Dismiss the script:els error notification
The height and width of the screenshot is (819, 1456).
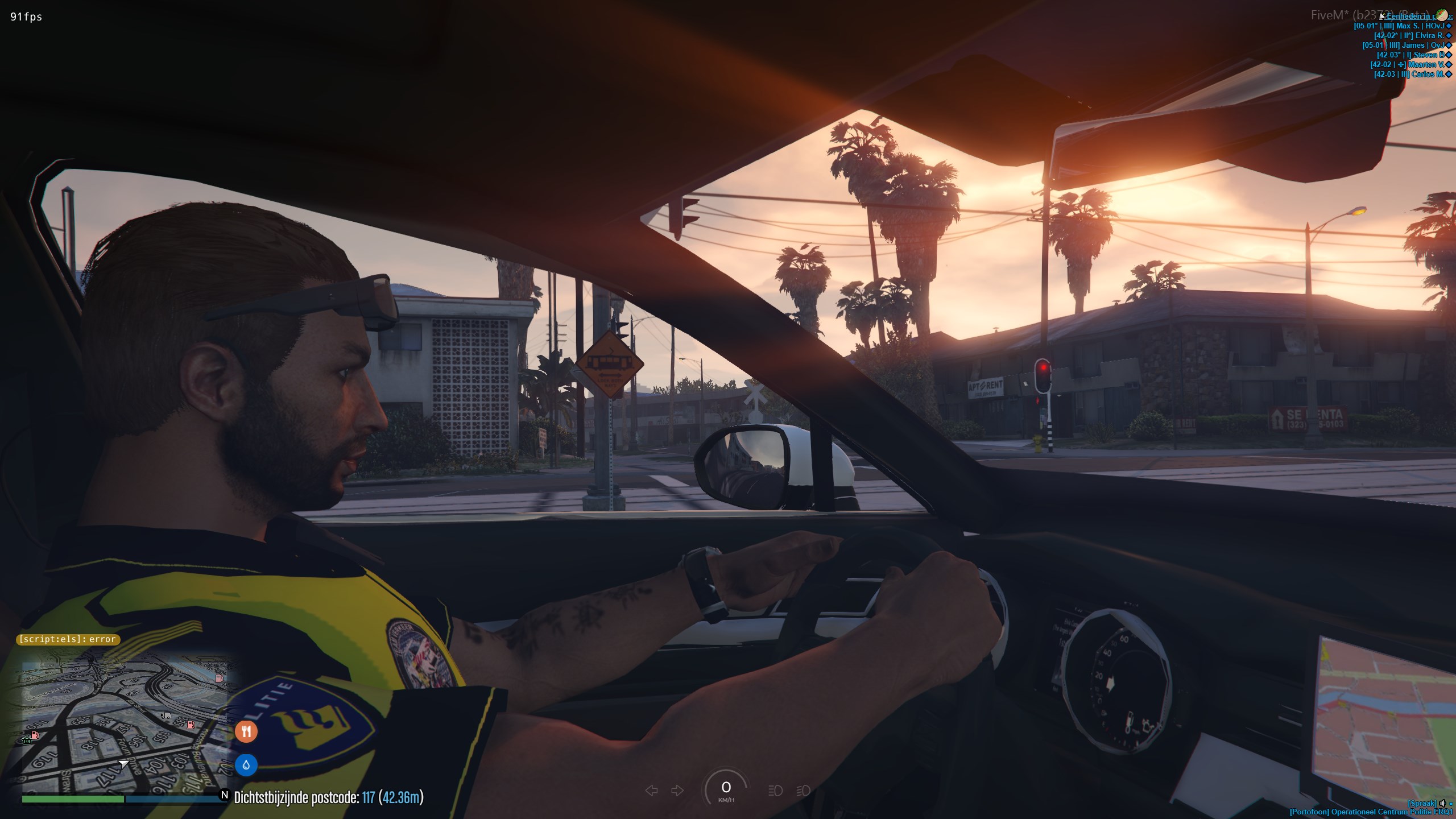68,639
